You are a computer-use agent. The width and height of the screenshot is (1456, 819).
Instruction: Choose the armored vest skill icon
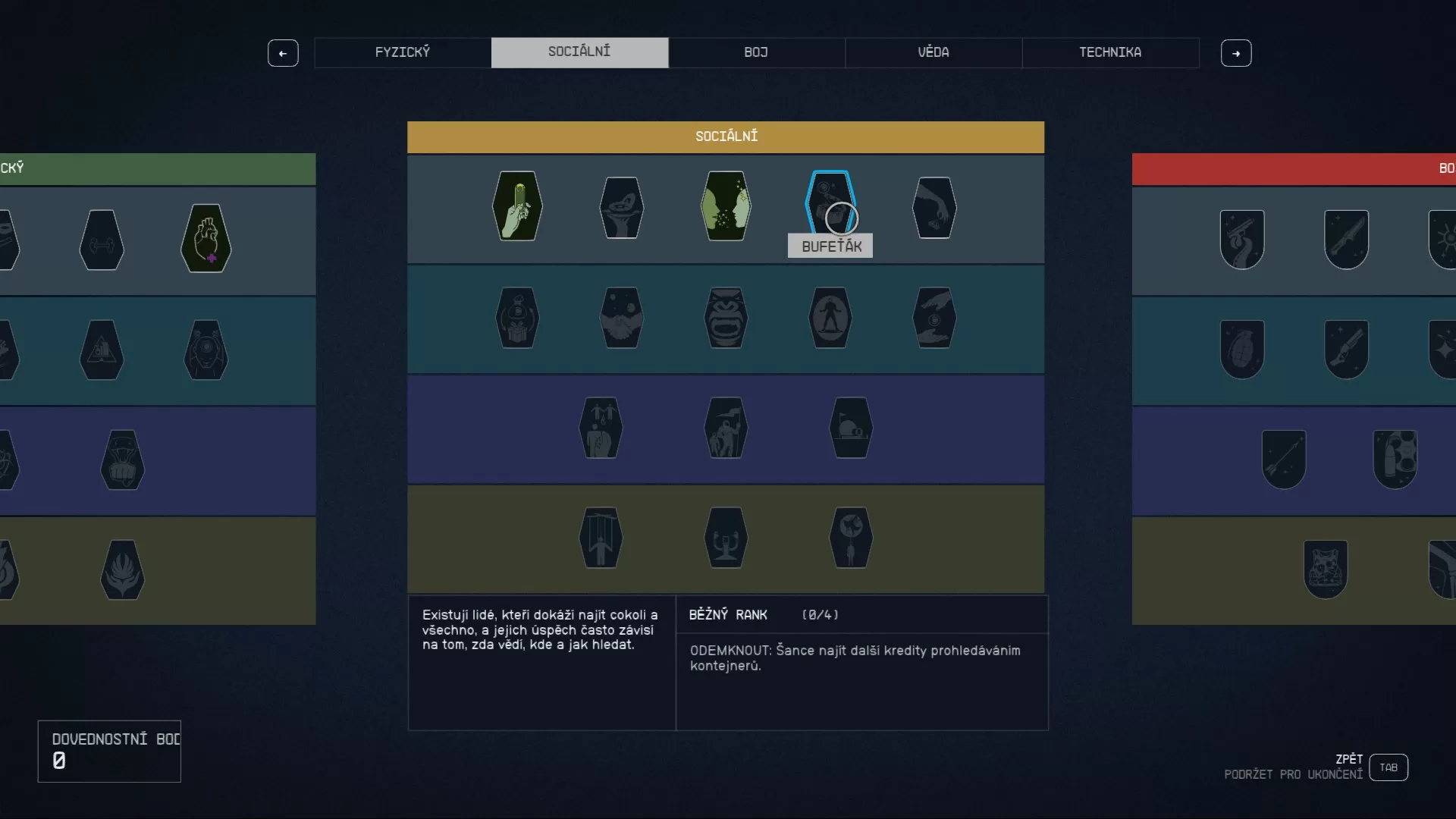[x=1326, y=570]
